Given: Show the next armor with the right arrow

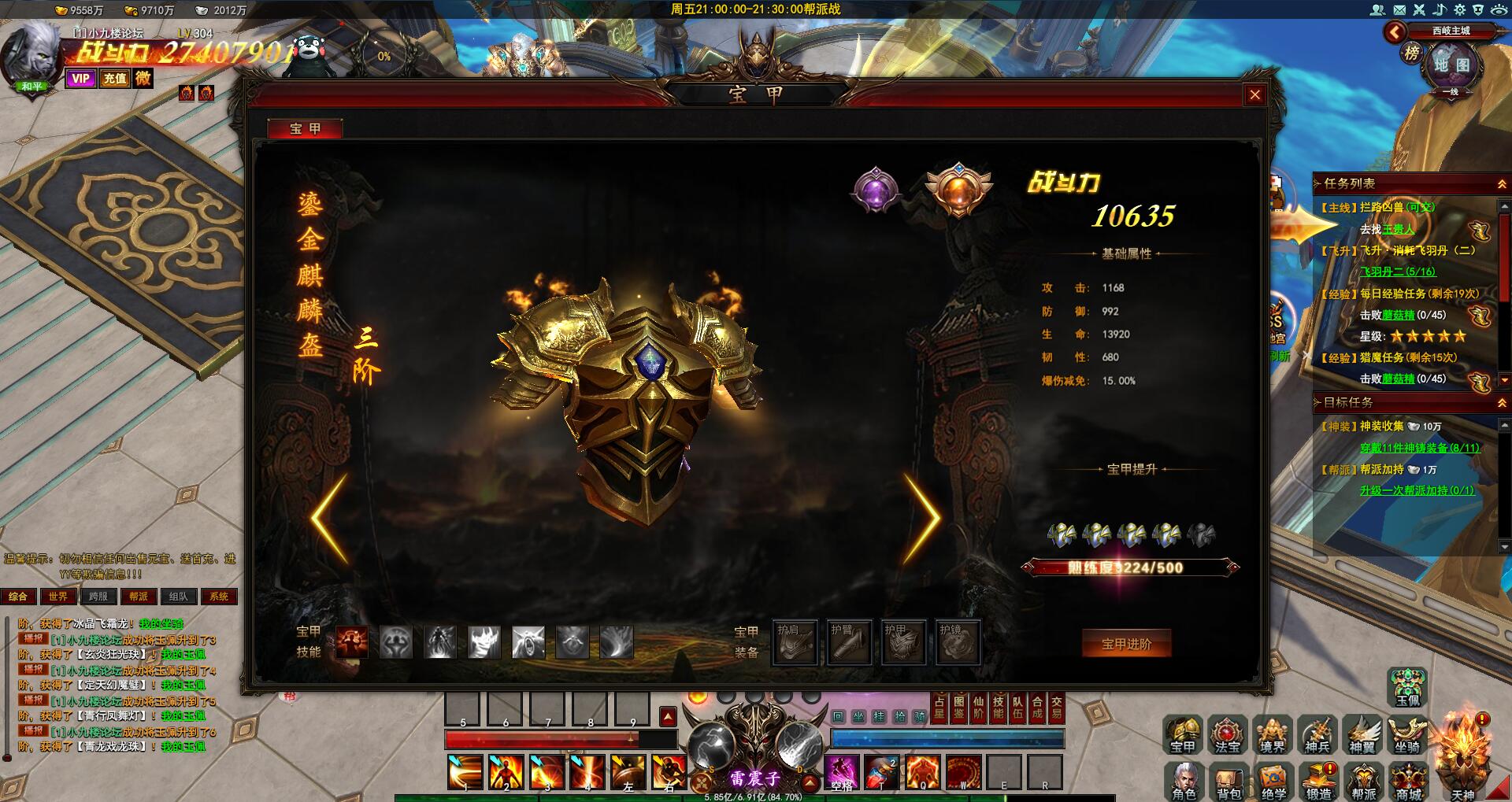Looking at the screenshot, I should pos(921,517).
